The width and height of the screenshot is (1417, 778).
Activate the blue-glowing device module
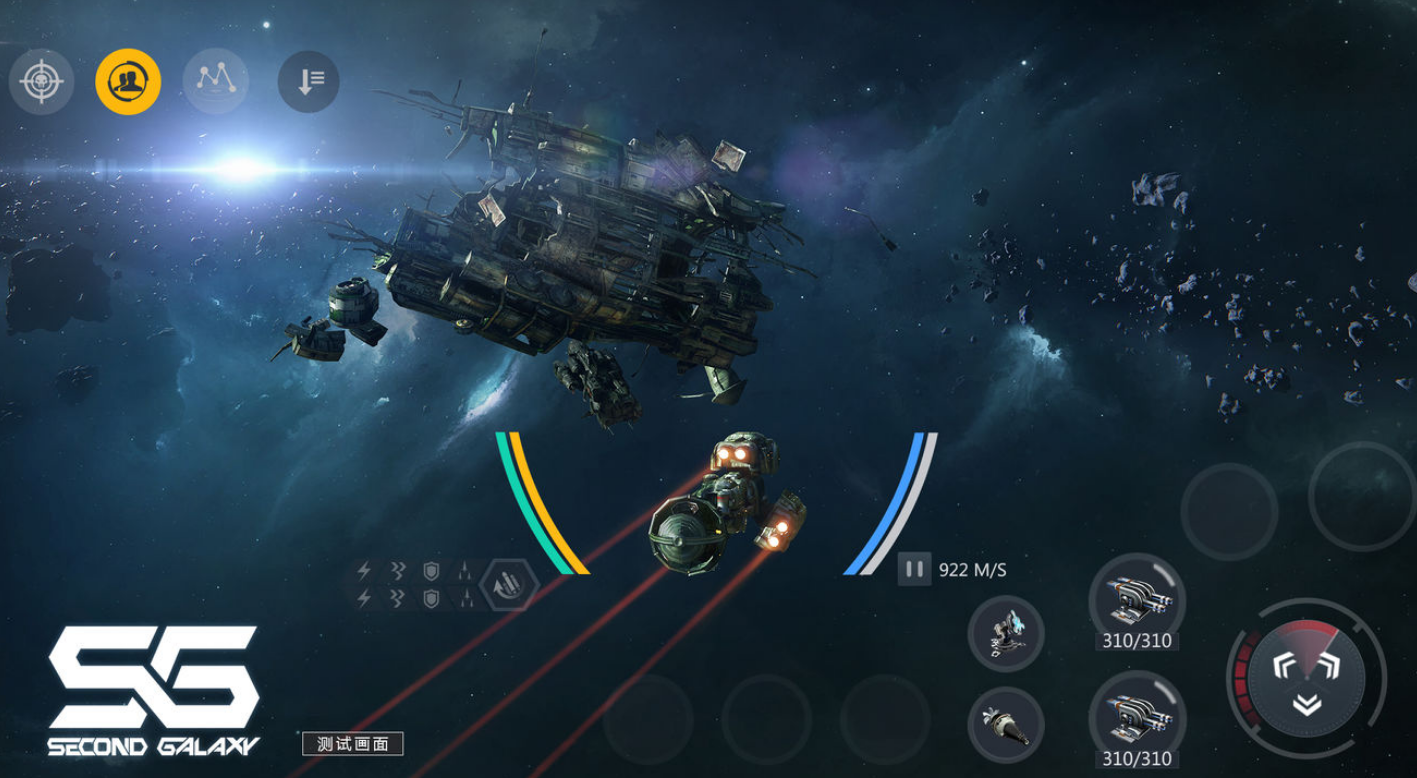tap(1005, 634)
